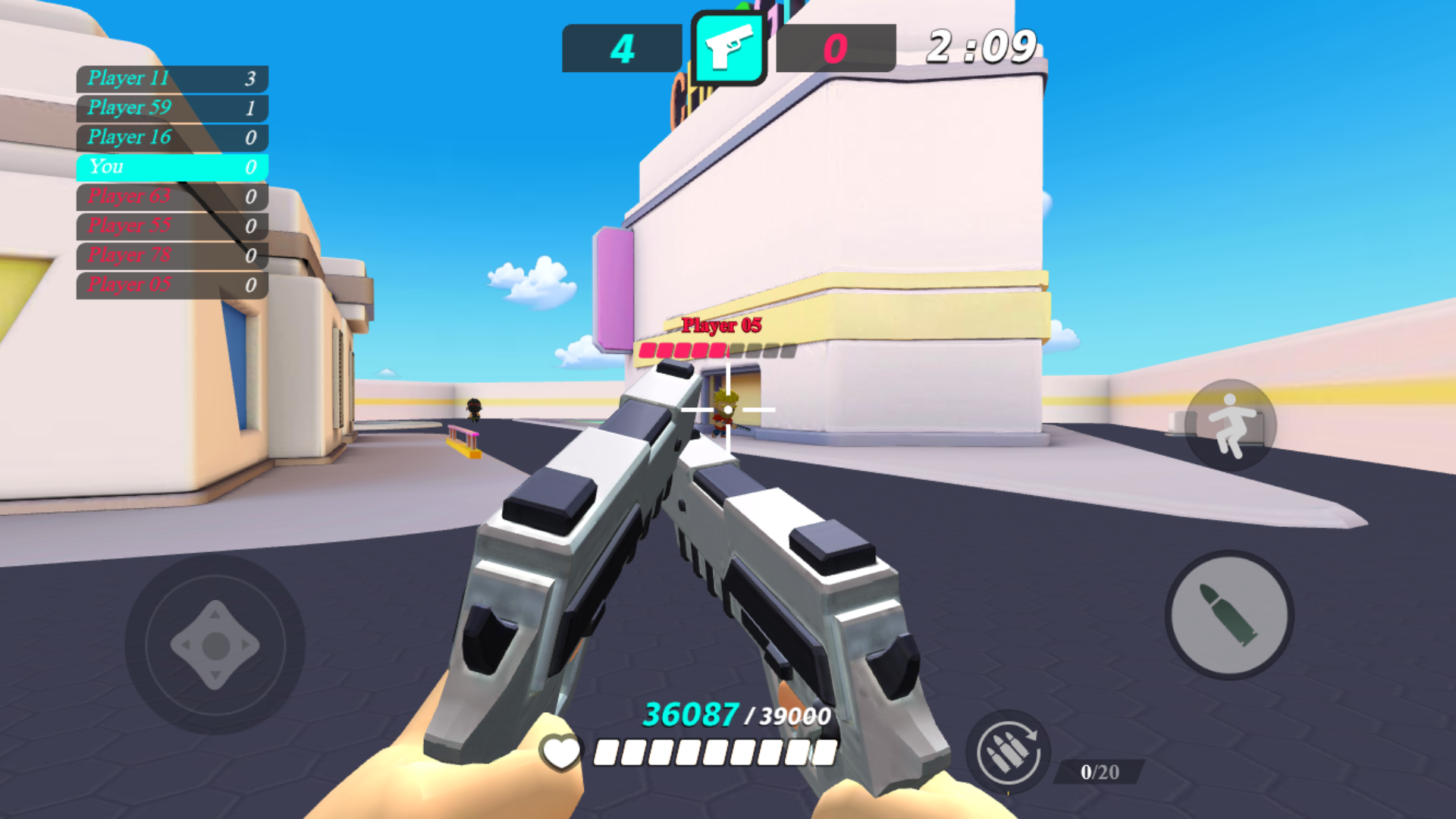The image size is (1456, 819).
Task: Tap the movement joystick pad
Action: pos(215,645)
